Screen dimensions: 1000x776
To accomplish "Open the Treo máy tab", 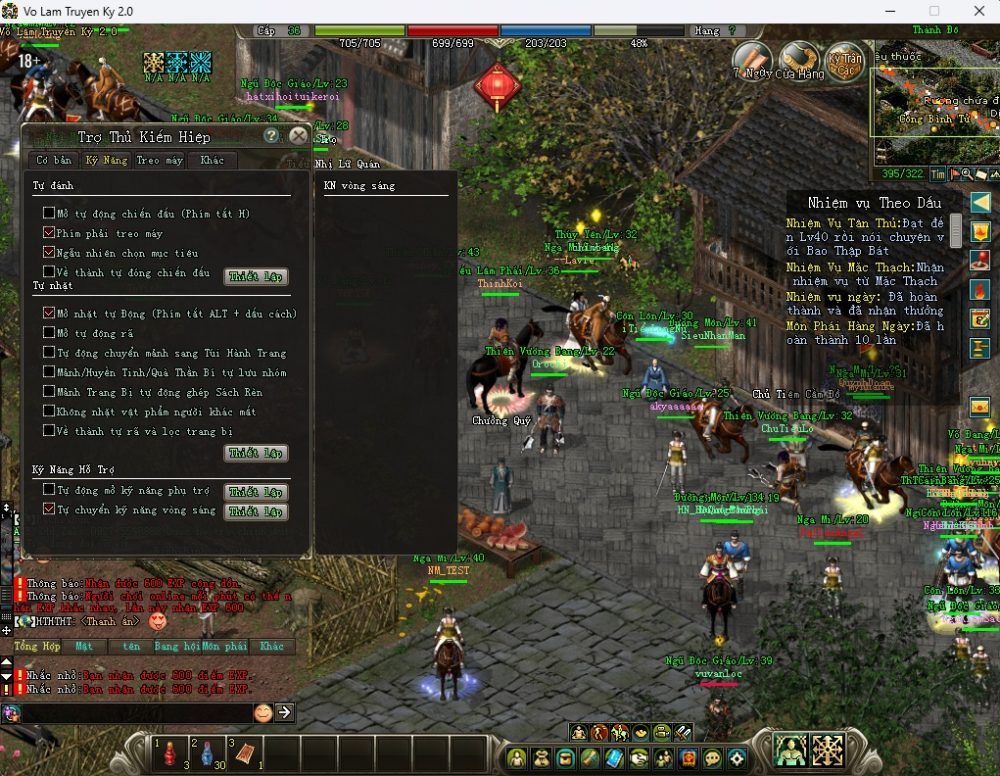I will point(160,160).
